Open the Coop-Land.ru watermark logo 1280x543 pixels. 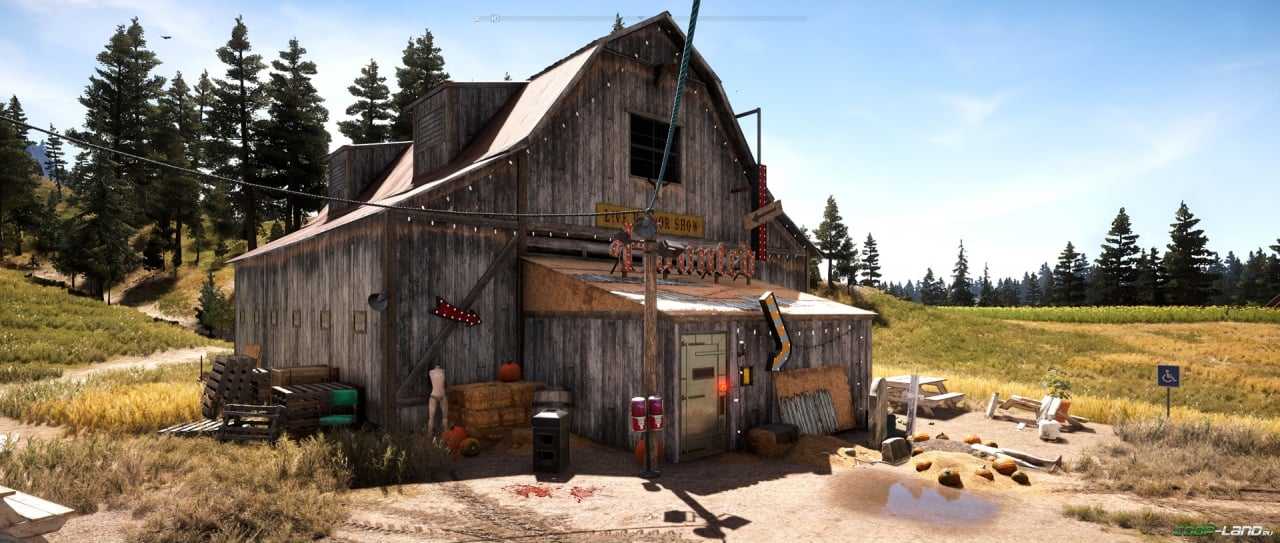tap(1222, 530)
